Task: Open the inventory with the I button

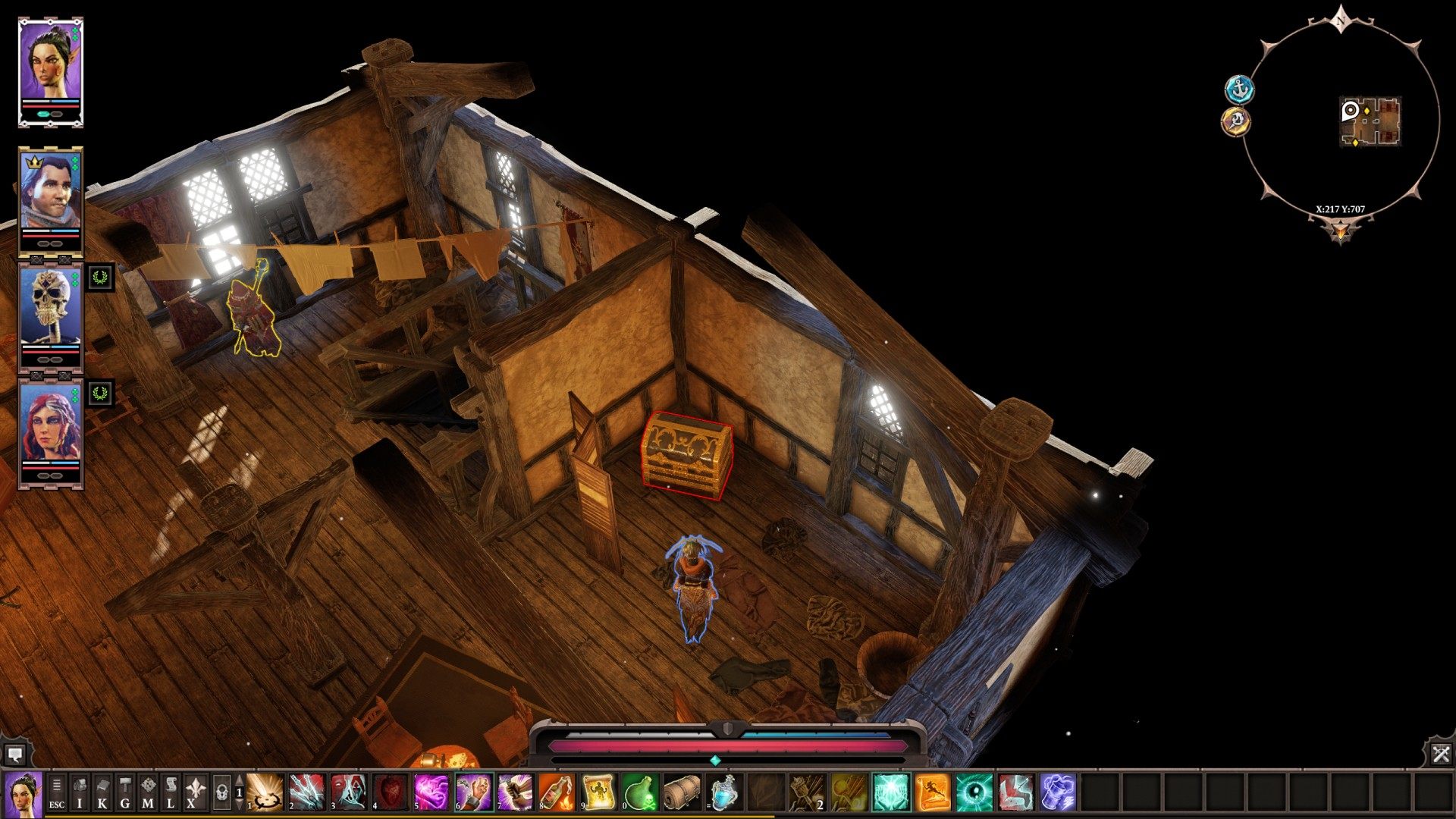Action: coord(80,793)
